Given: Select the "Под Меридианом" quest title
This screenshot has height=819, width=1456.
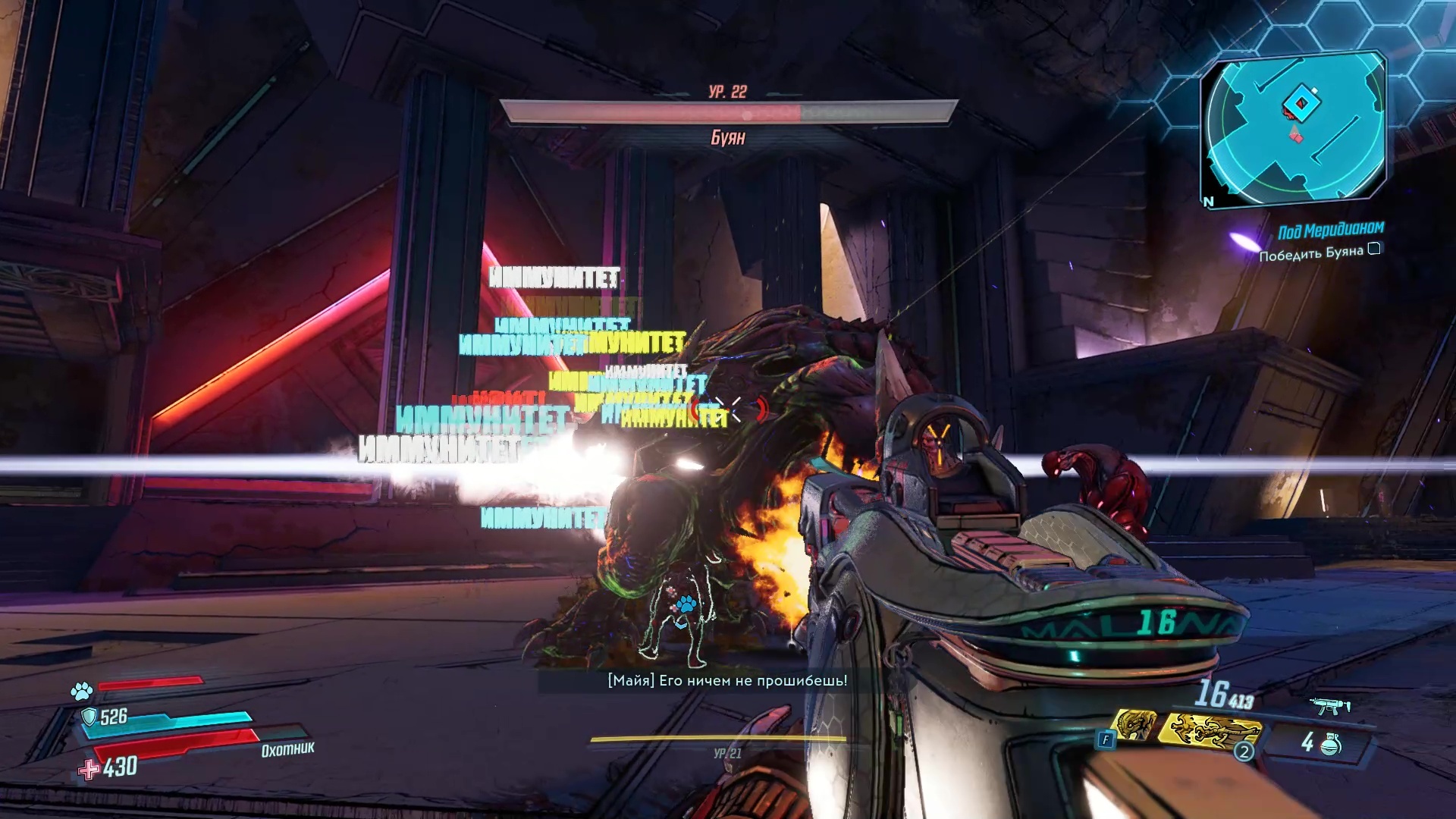Looking at the screenshot, I should (x=1331, y=230).
